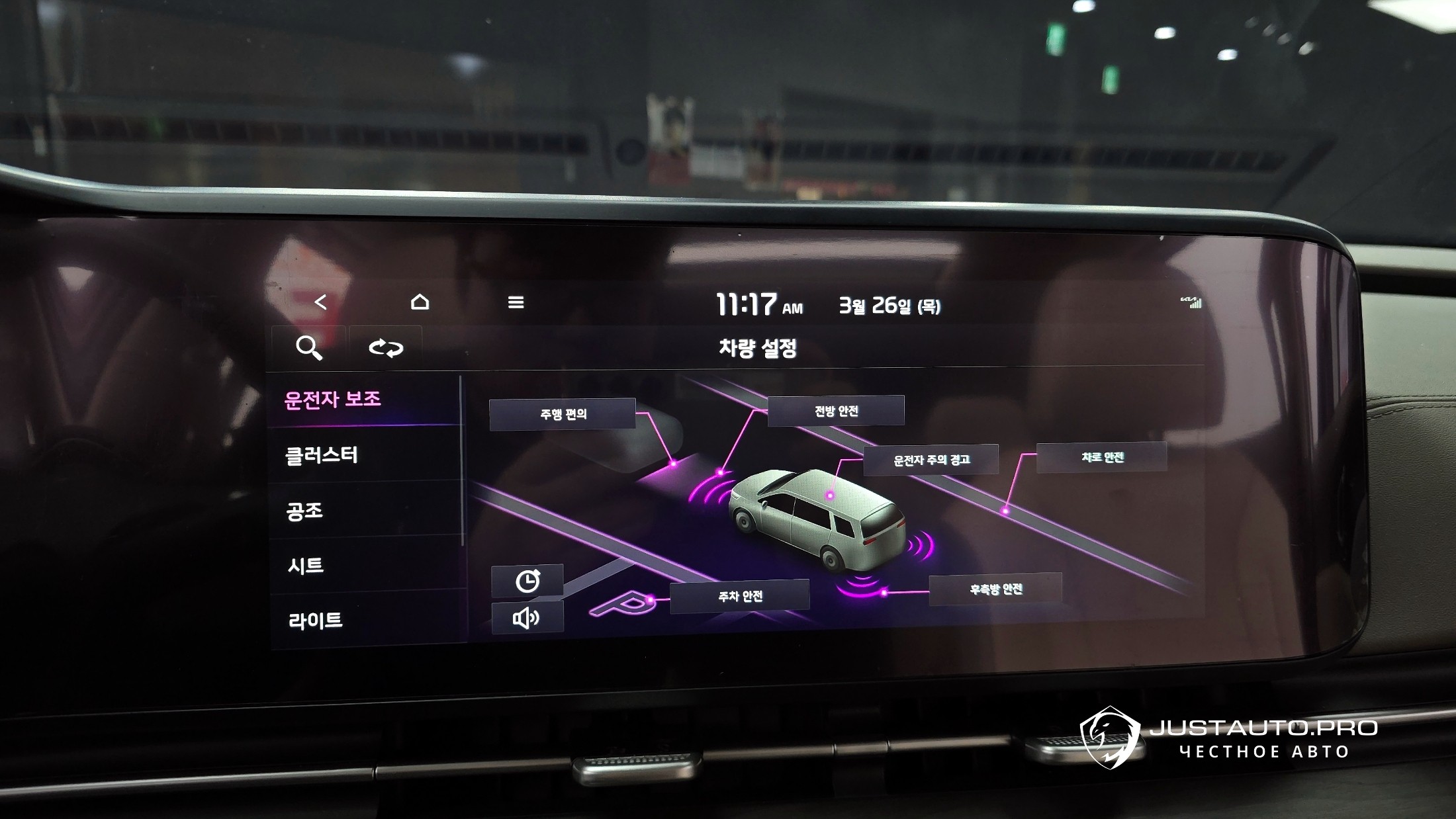Open 운전자 주의 경고 settings
Screen dimensions: 1456x819
[x=931, y=460]
